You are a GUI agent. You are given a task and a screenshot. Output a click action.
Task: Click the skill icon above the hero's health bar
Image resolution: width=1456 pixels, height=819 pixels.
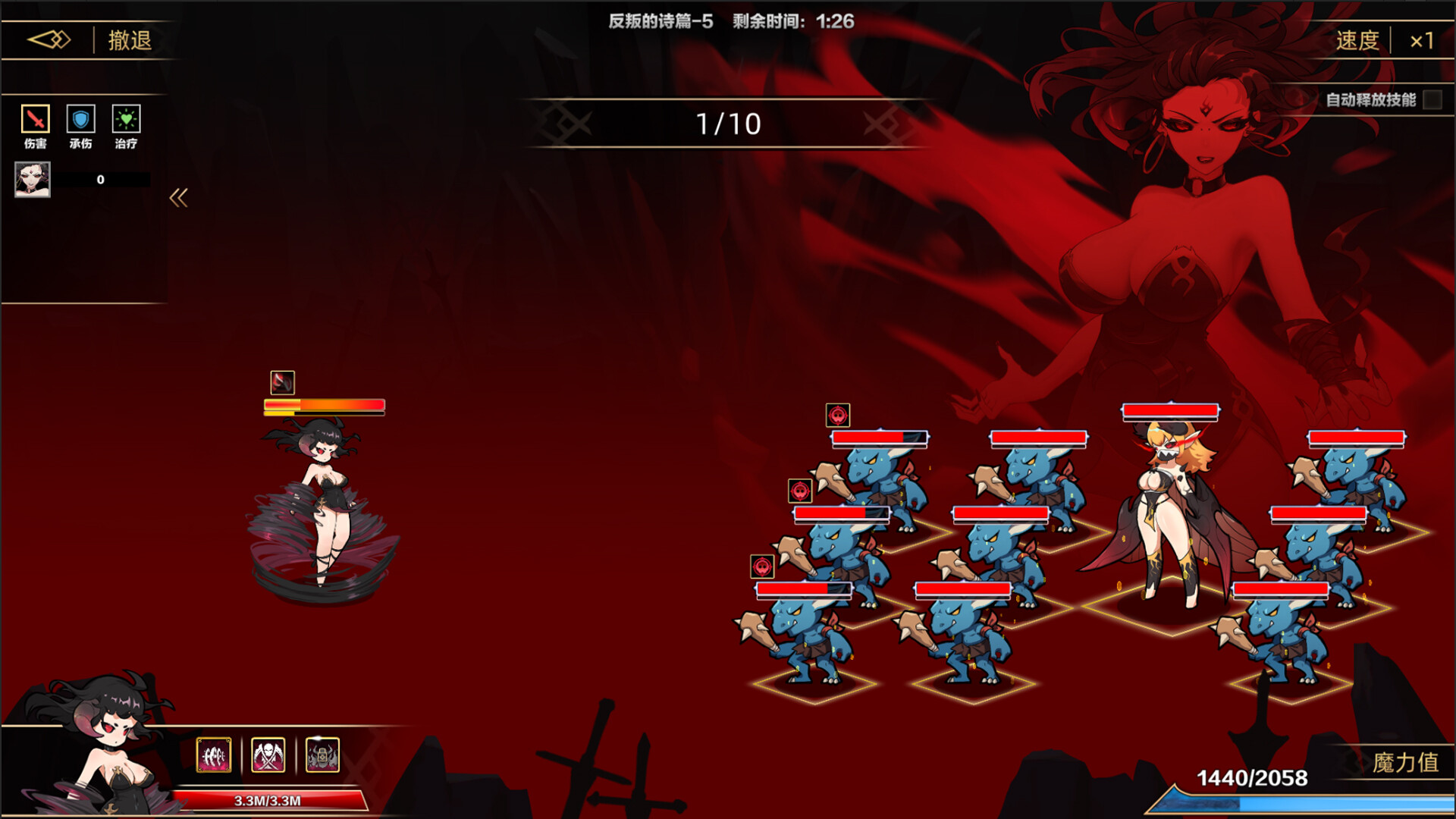pos(281,383)
